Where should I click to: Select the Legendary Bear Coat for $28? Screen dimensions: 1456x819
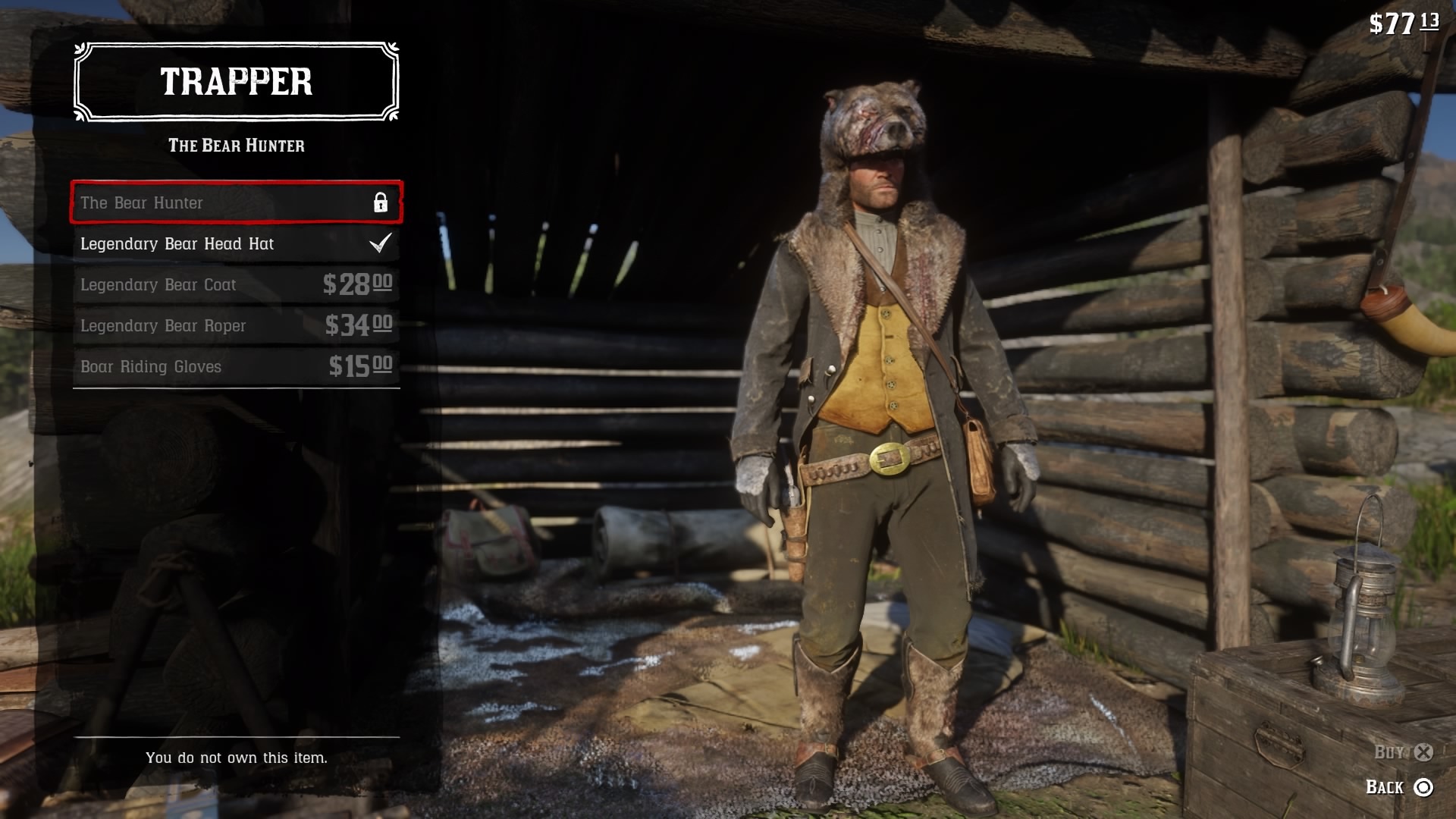(236, 284)
